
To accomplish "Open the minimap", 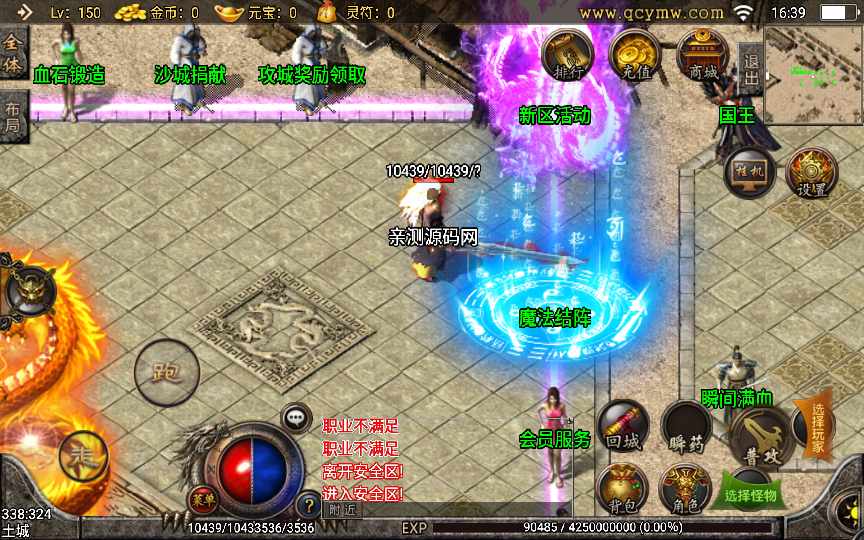I will tap(813, 72).
